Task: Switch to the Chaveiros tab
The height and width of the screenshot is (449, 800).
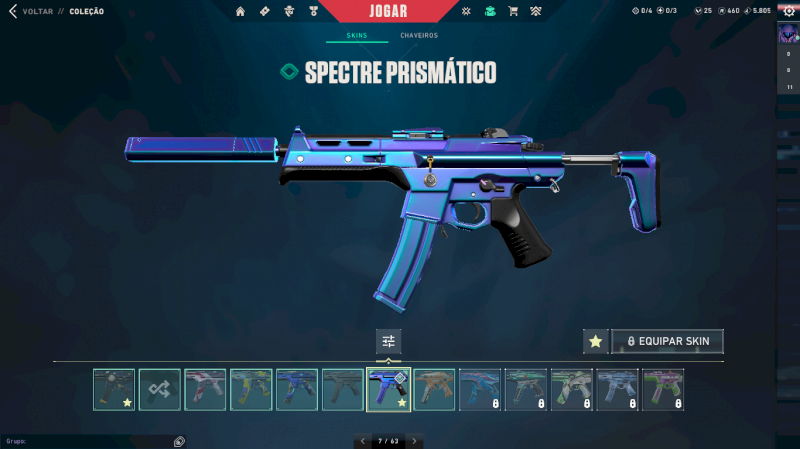Action: (419, 35)
